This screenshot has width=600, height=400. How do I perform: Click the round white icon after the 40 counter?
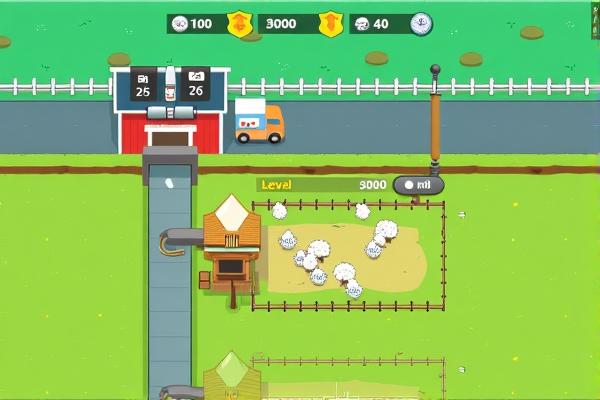[421, 24]
